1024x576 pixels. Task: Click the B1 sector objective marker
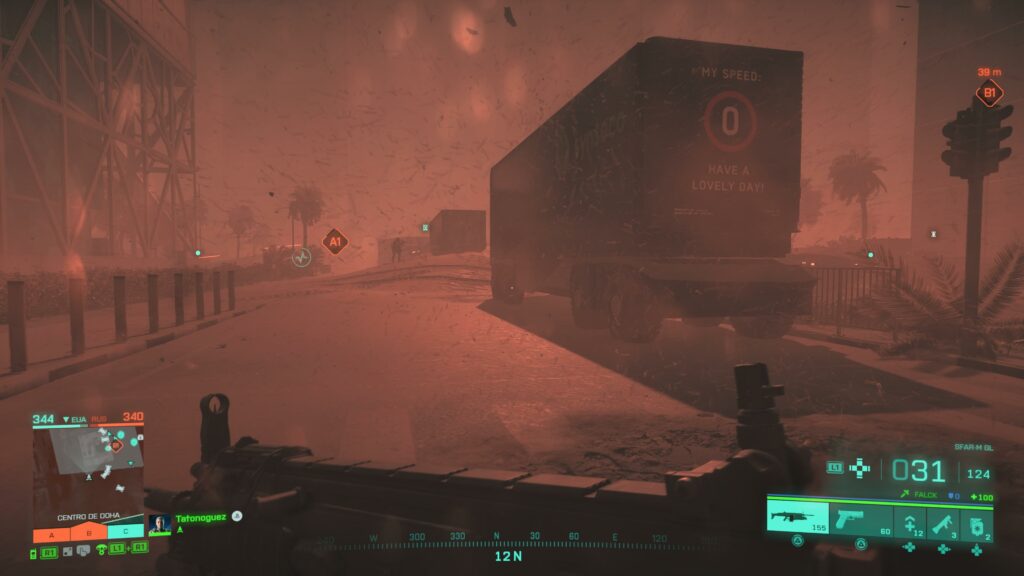click(x=989, y=94)
